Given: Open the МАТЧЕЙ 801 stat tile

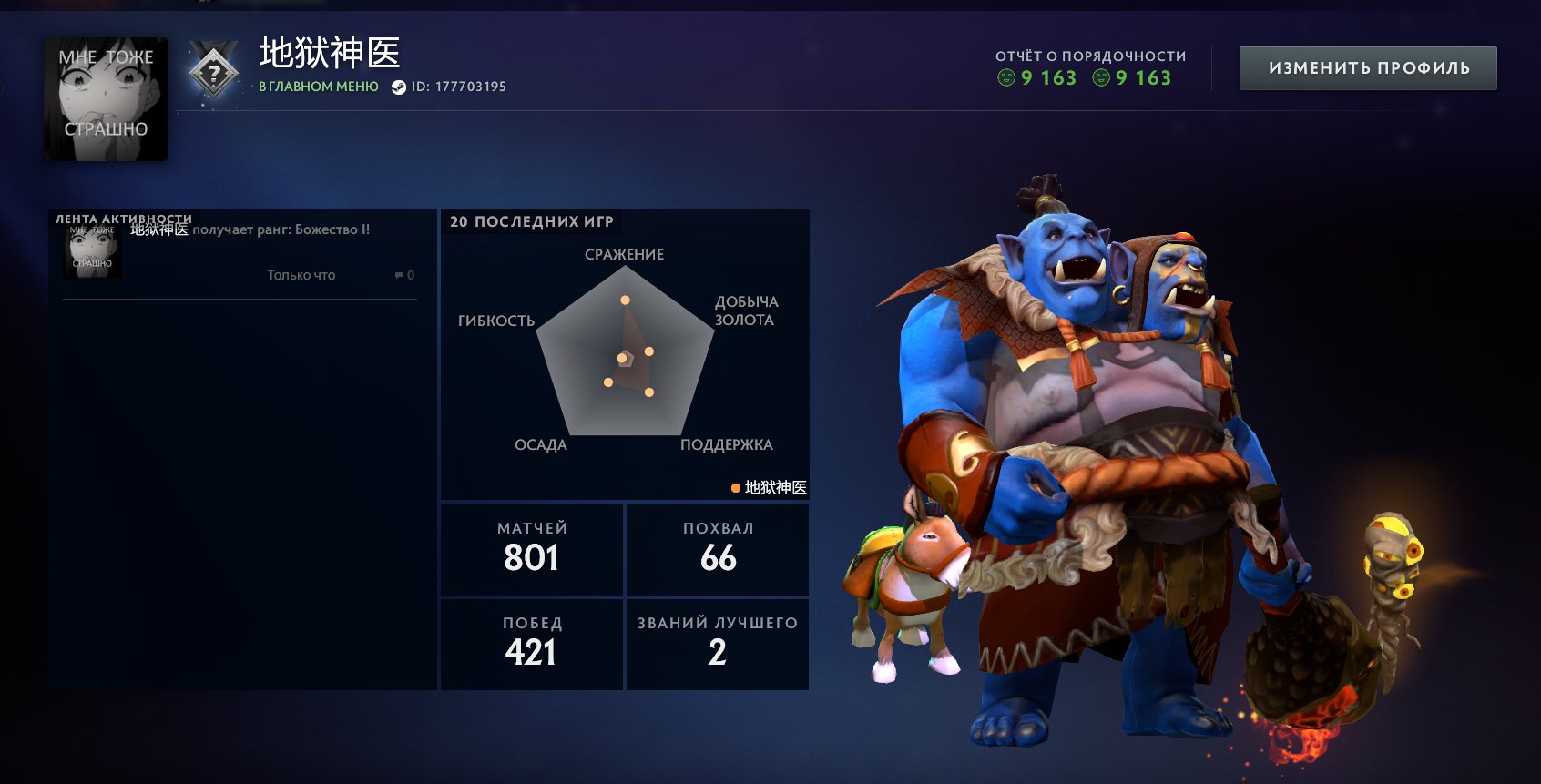Looking at the screenshot, I should 532,549.
